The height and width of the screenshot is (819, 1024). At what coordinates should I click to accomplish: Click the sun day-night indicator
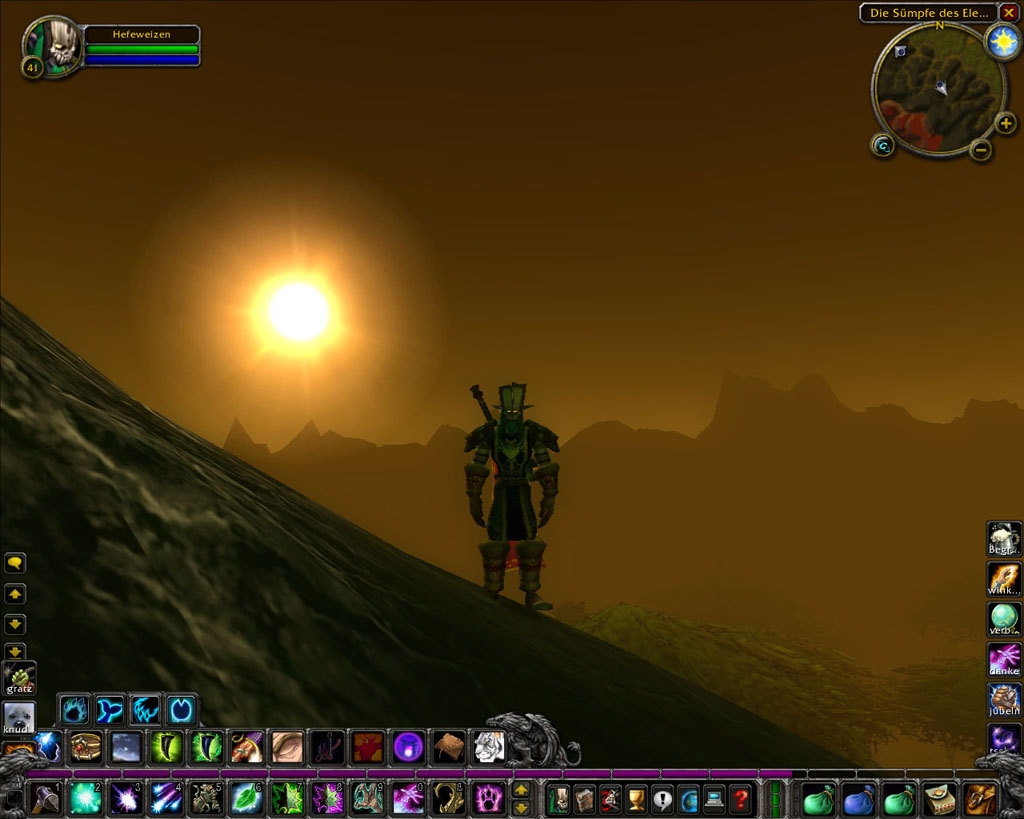coord(1001,41)
